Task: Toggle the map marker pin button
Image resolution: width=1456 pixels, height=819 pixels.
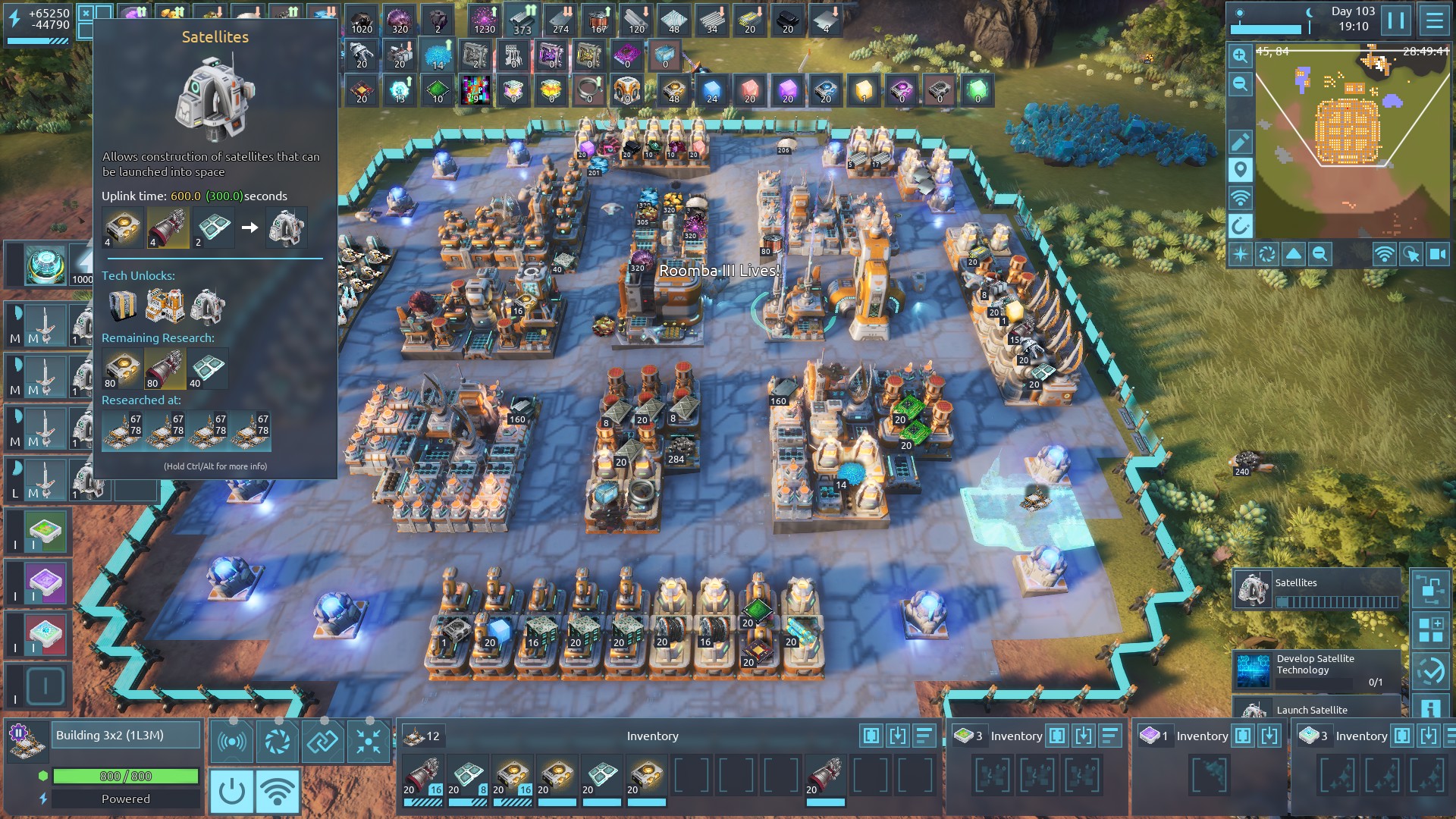Action: 1240,170
